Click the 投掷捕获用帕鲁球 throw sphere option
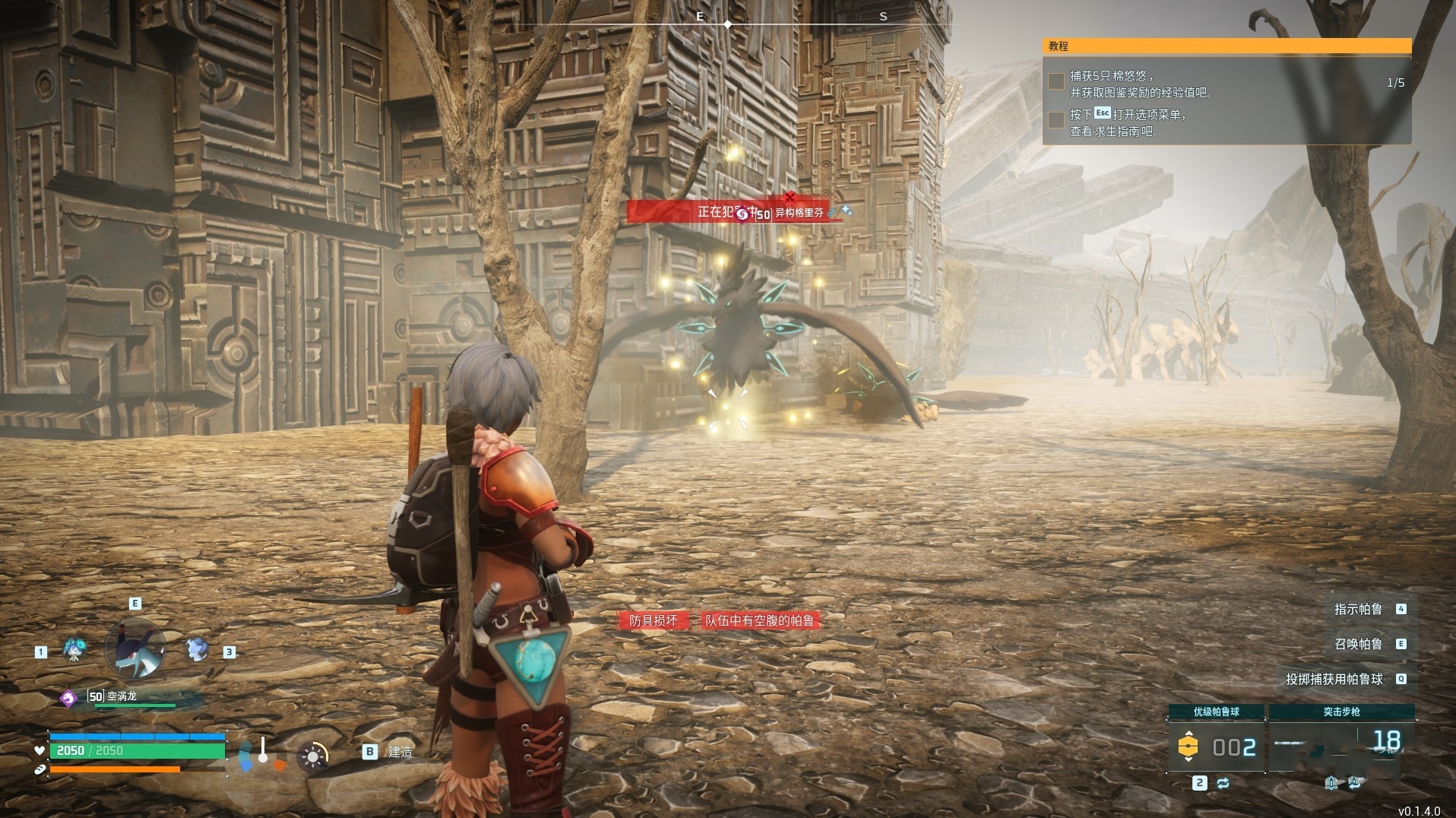 (1334, 679)
